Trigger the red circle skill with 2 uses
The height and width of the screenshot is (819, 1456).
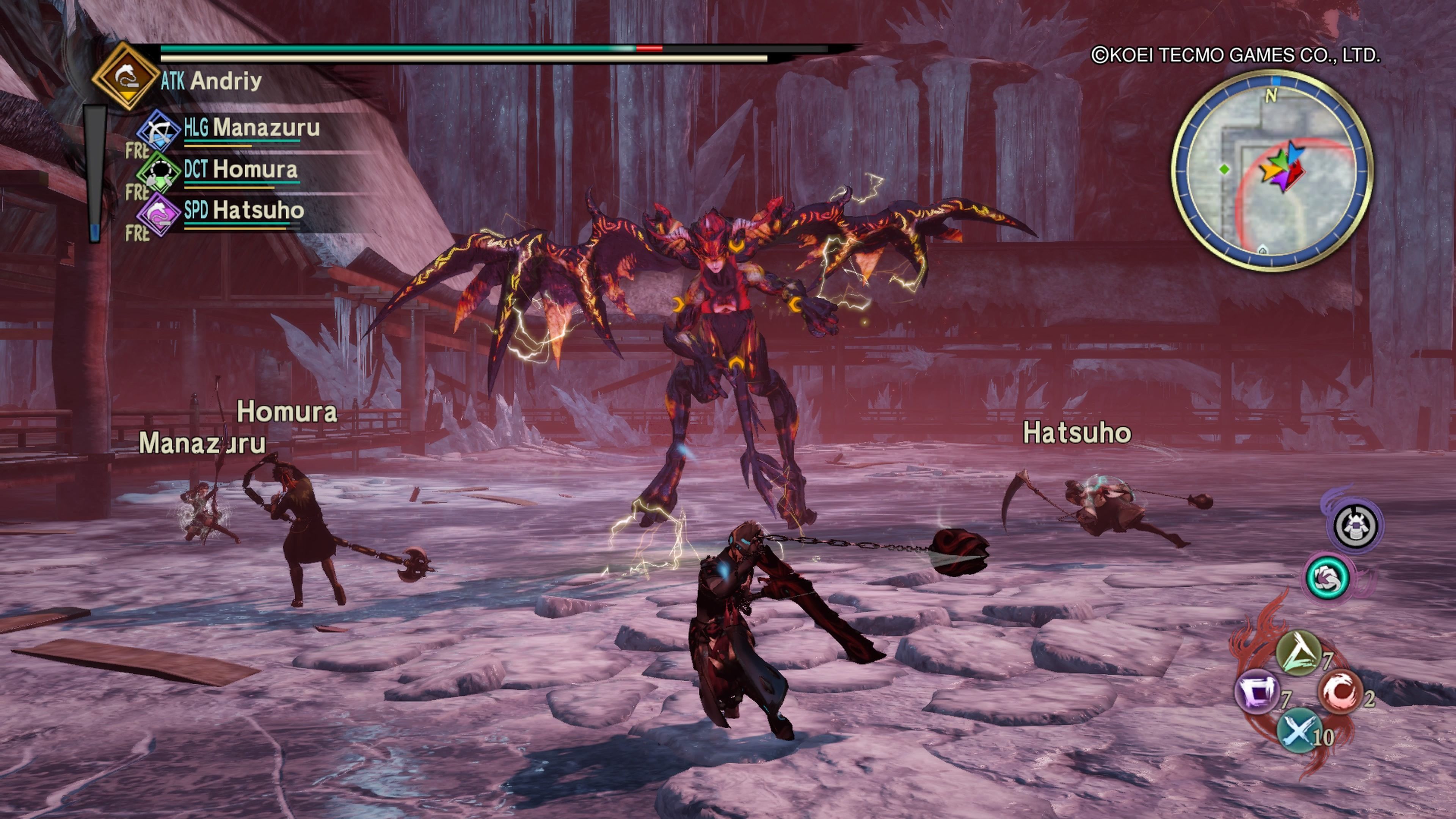(1339, 691)
